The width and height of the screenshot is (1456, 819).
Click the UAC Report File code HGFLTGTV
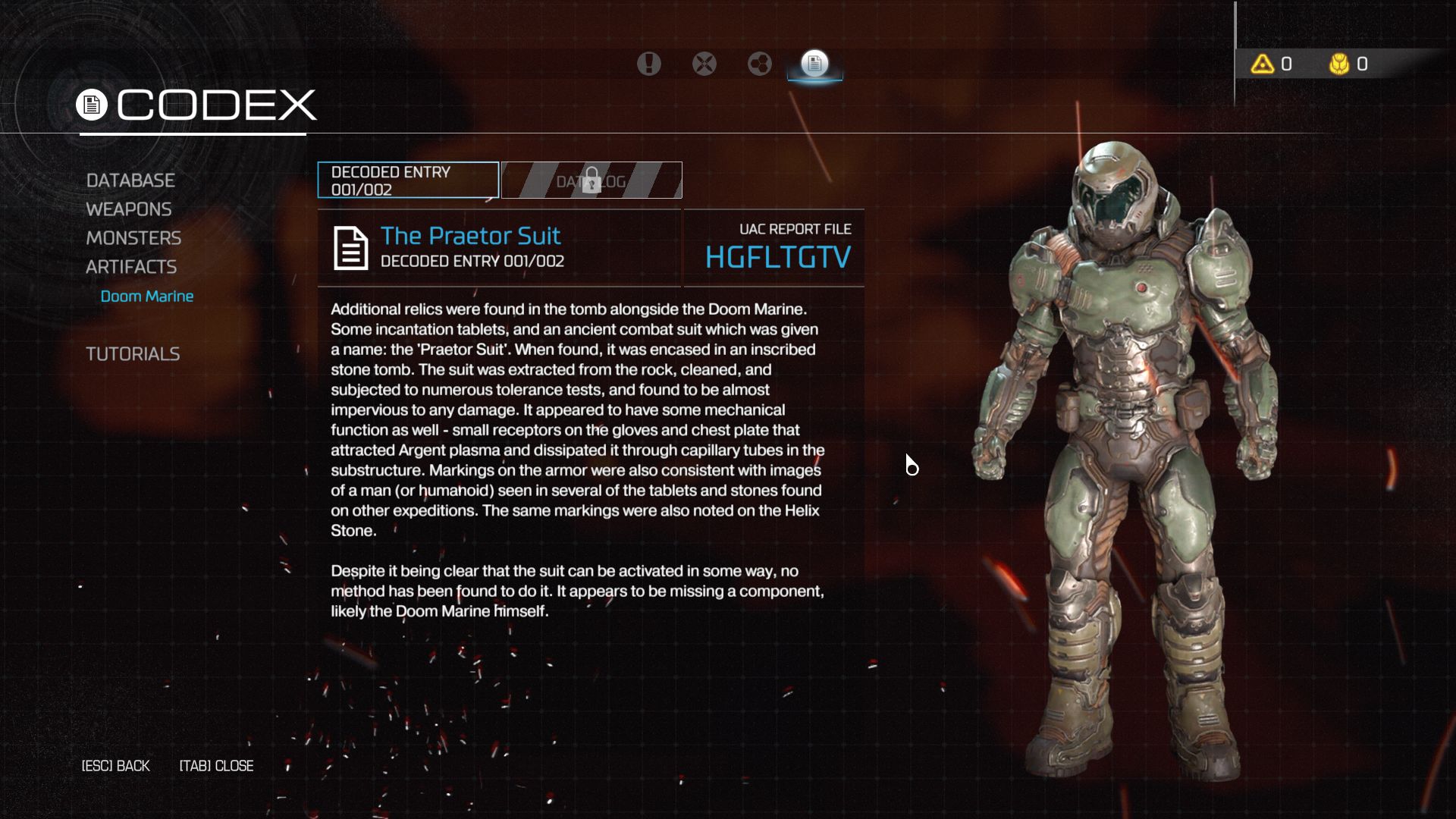pos(777,256)
